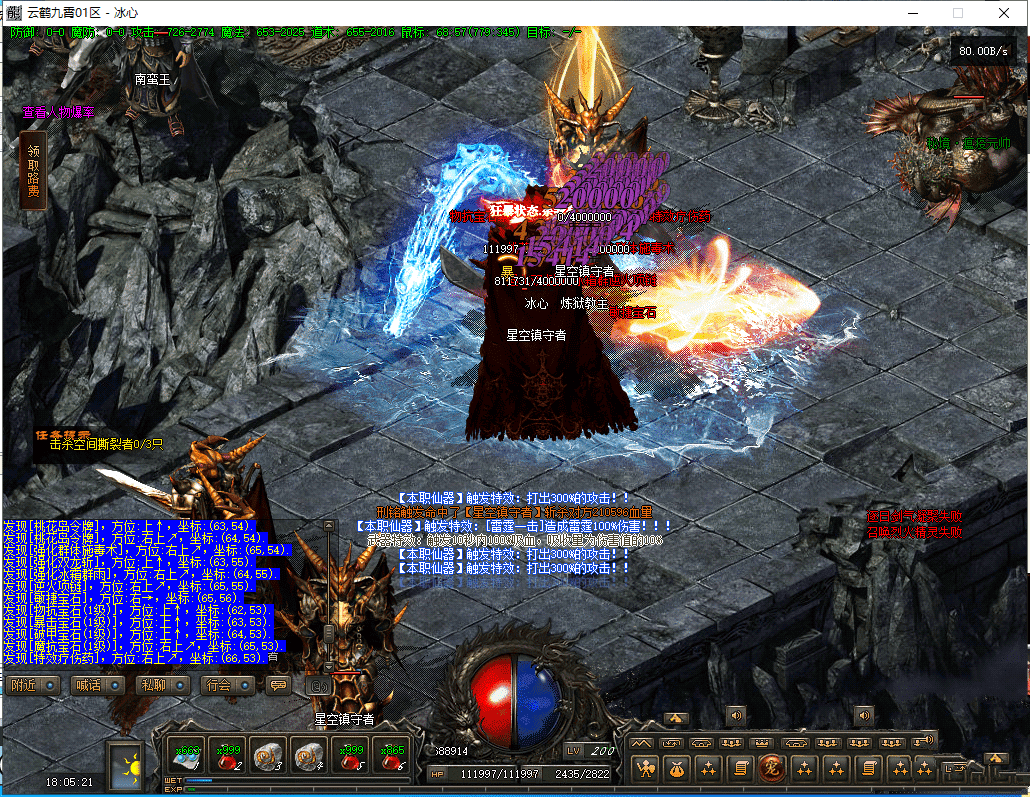This screenshot has width=1030, height=797.
Task: Toggle the sun day-night indicator
Action: [128, 766]
